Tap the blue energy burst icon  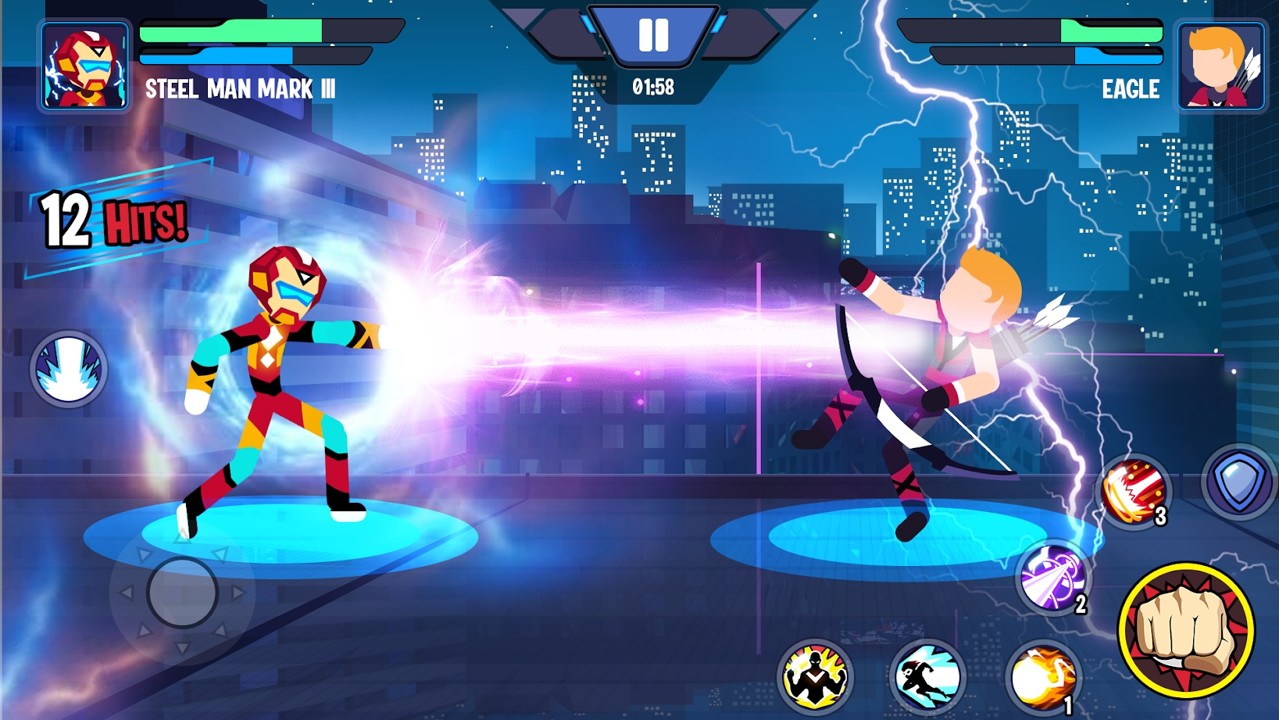[x=68, y=369]
